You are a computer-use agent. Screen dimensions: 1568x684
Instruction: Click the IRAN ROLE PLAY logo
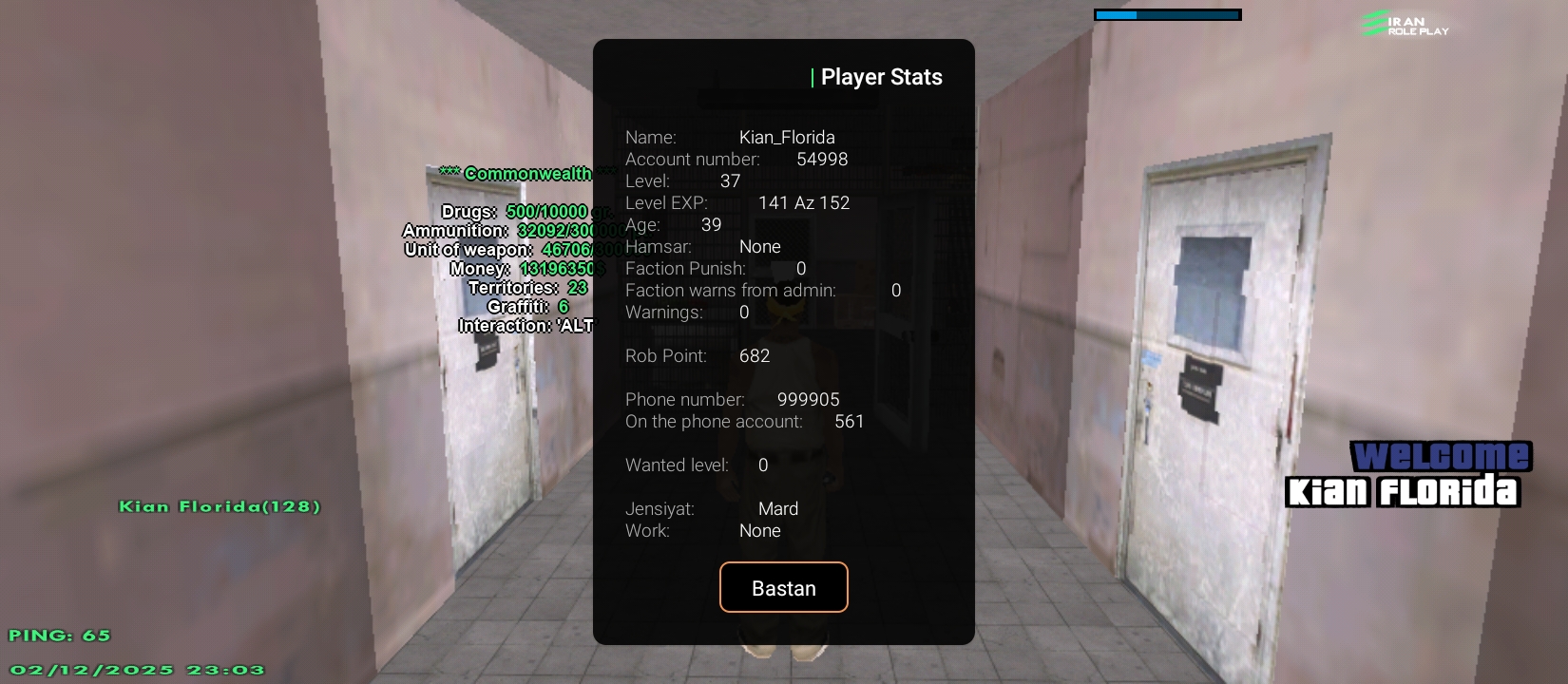pos(1404,26)
